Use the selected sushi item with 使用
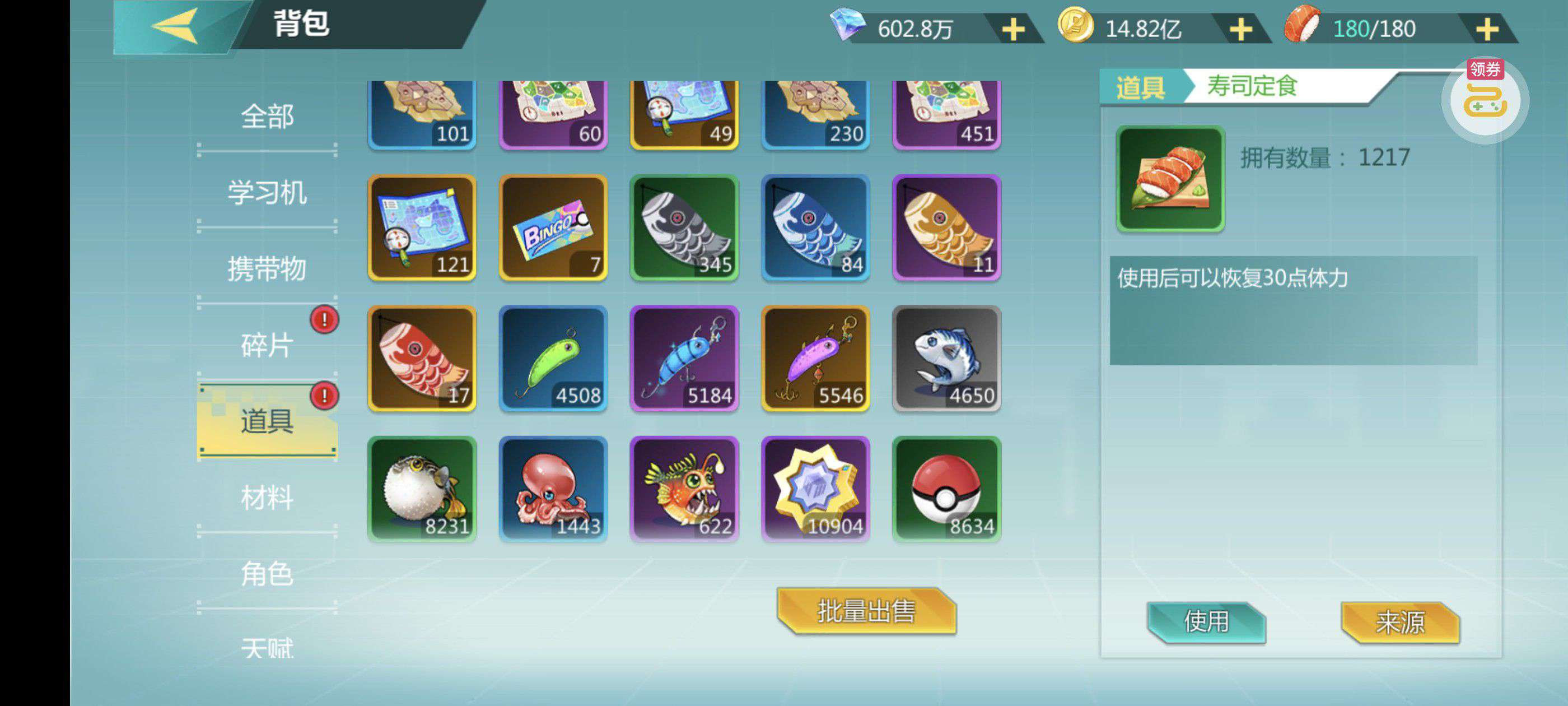 pos(1206,622)
